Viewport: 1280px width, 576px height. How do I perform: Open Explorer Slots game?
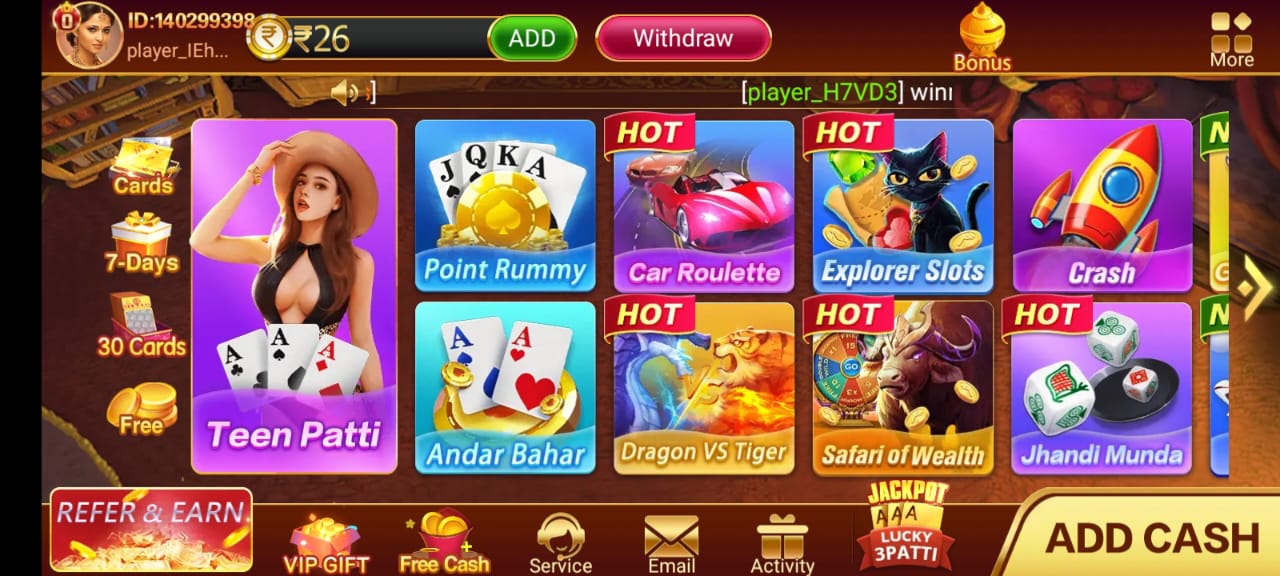pos(903,205)
